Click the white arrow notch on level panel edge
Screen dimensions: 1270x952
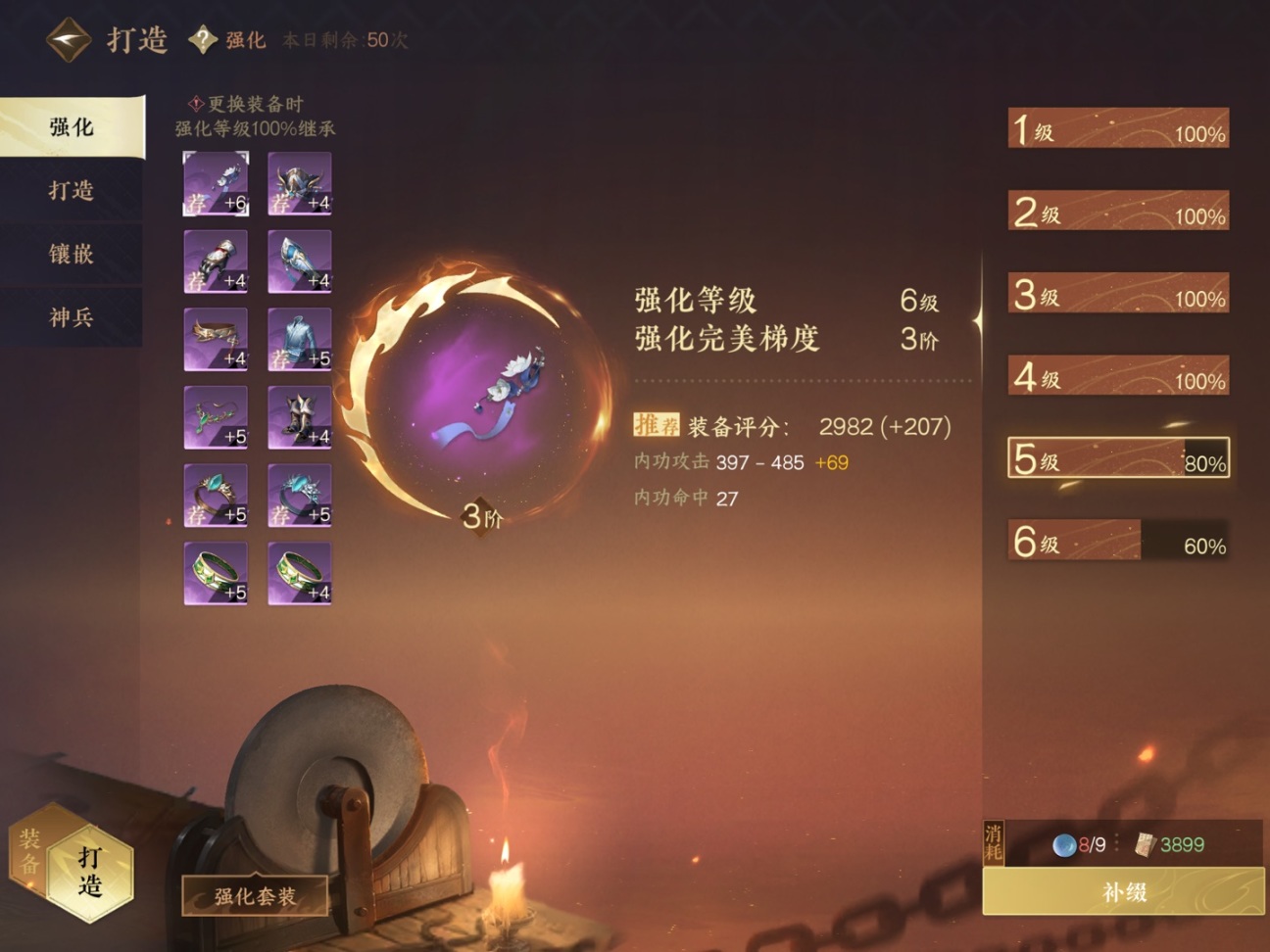pyautogui.click(x=977, y=321)
